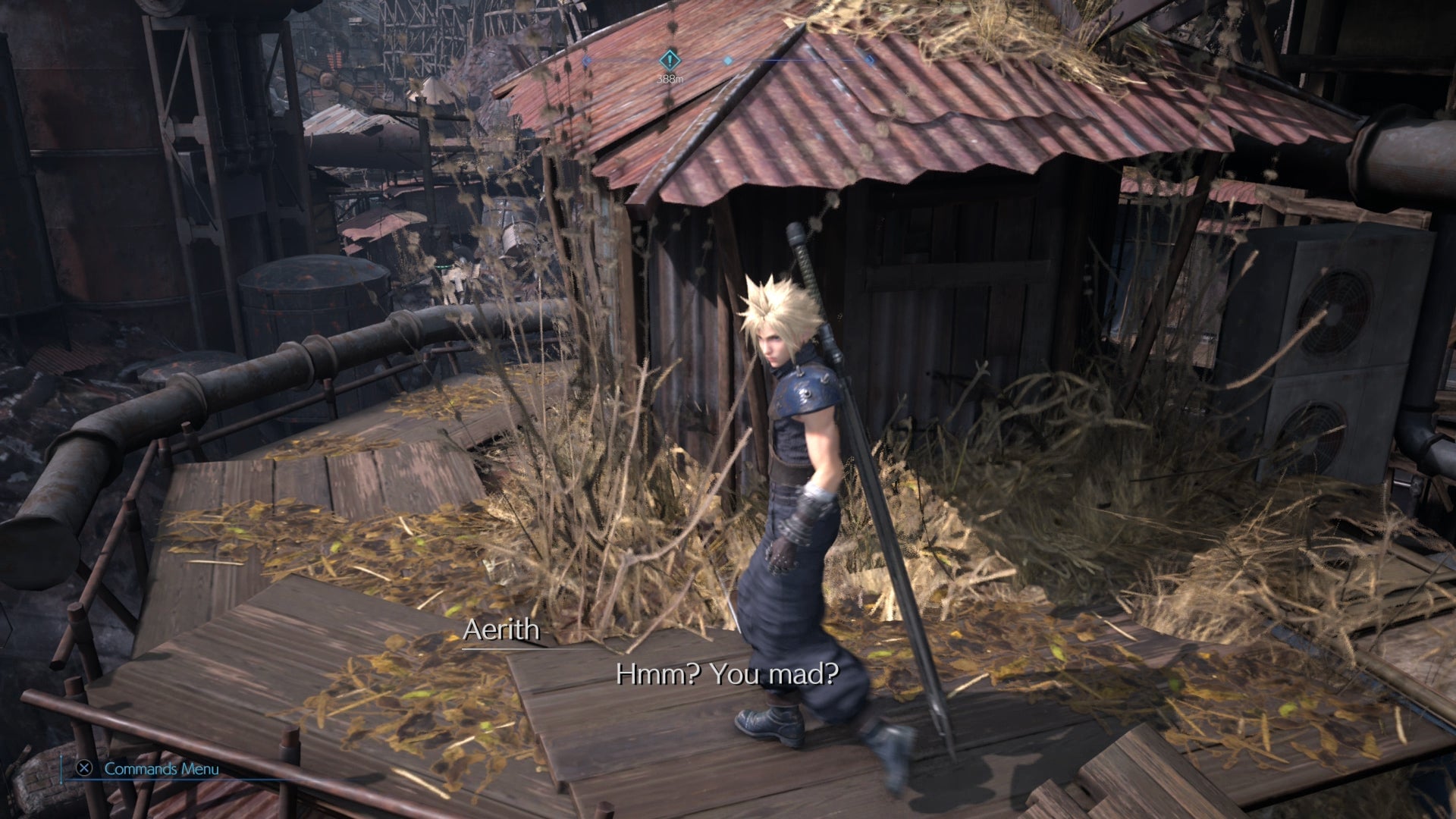This screenshot has height=819, width=1456.
Task: Click the exclamation quest marker icon
Action: click(x=670, y=61)
